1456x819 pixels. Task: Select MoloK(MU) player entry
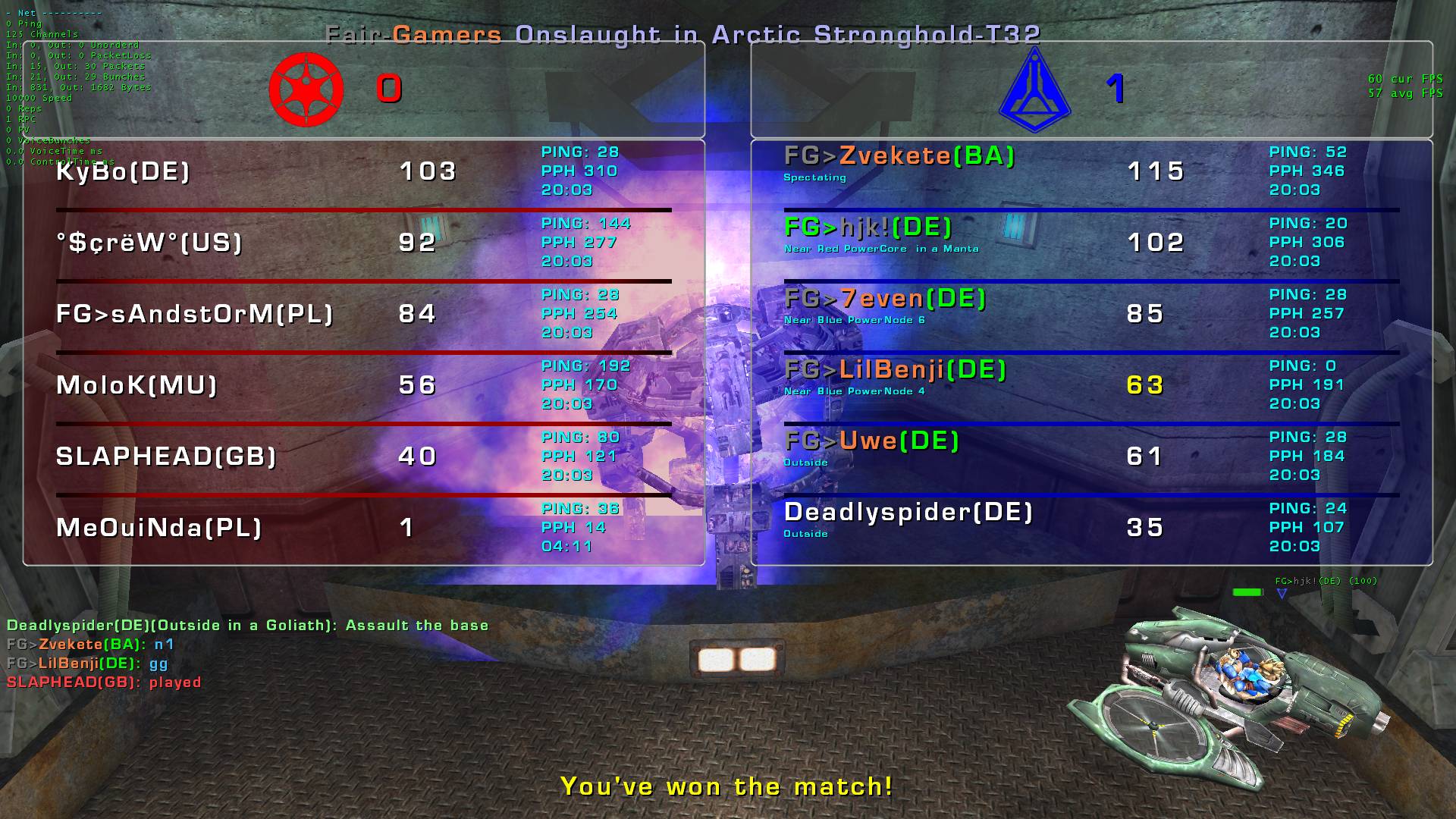136,385
